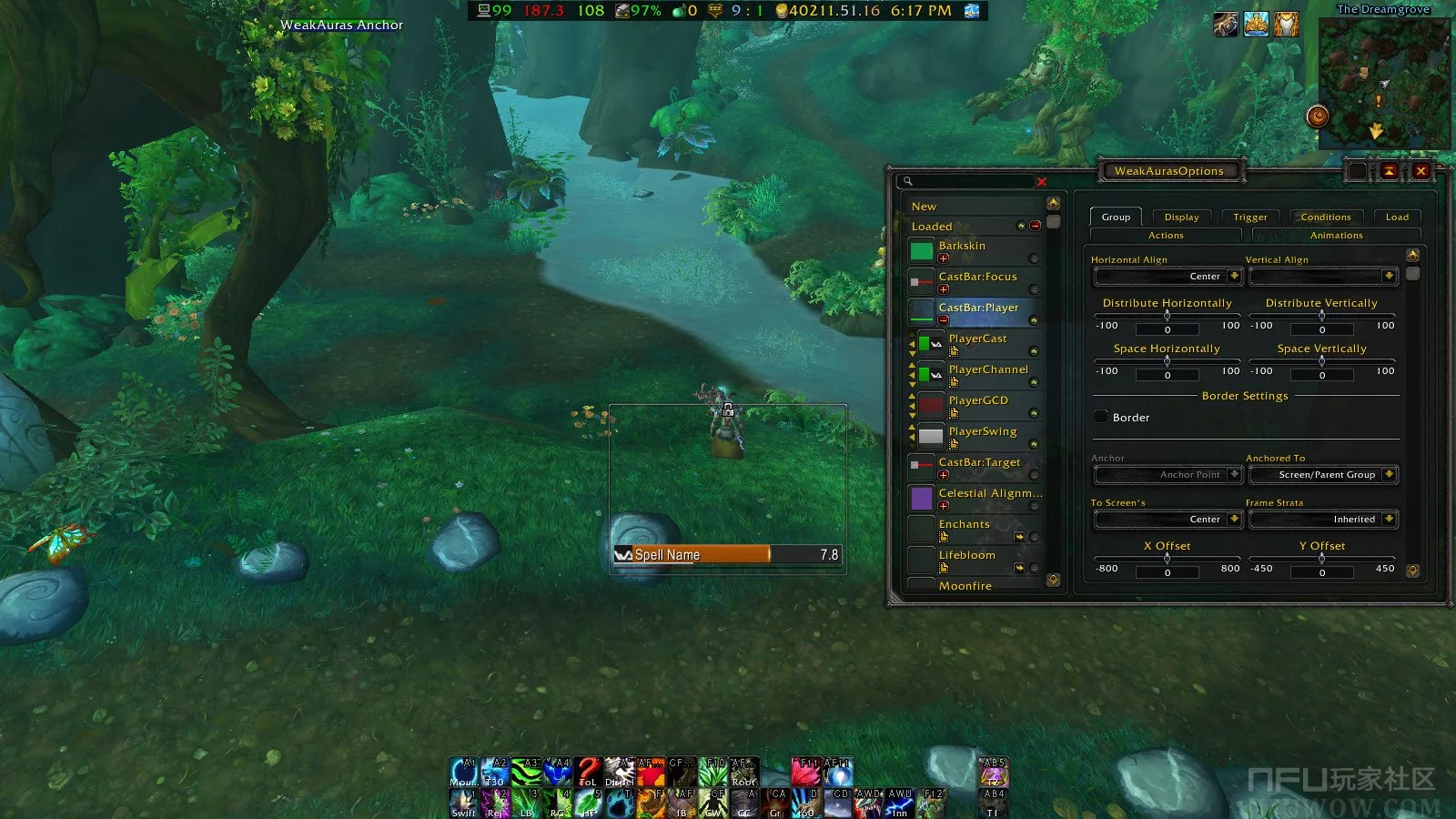Image resolution: width=1456 pixels, height=819 pixels.
Task: Close the WeakAurasOptions window
Action: coord(1421,171)
